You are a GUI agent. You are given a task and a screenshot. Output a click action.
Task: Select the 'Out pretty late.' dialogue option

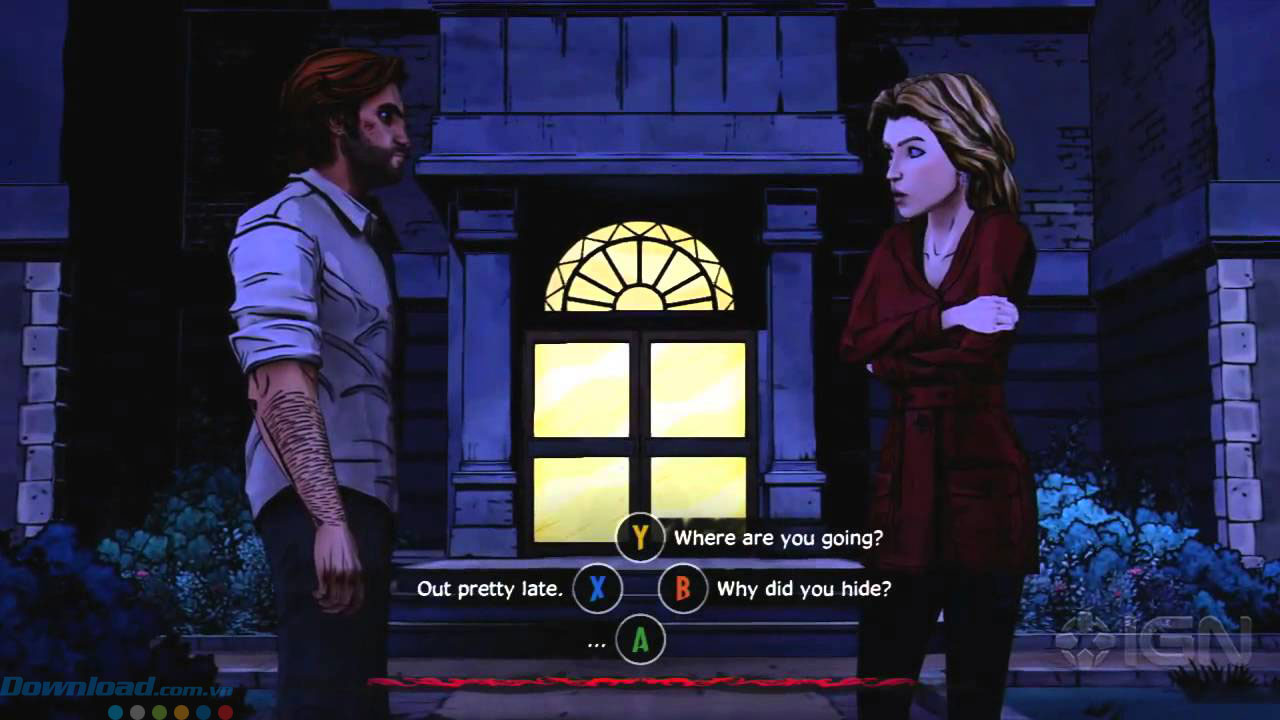pyautogui.click(x=490, y=589)
